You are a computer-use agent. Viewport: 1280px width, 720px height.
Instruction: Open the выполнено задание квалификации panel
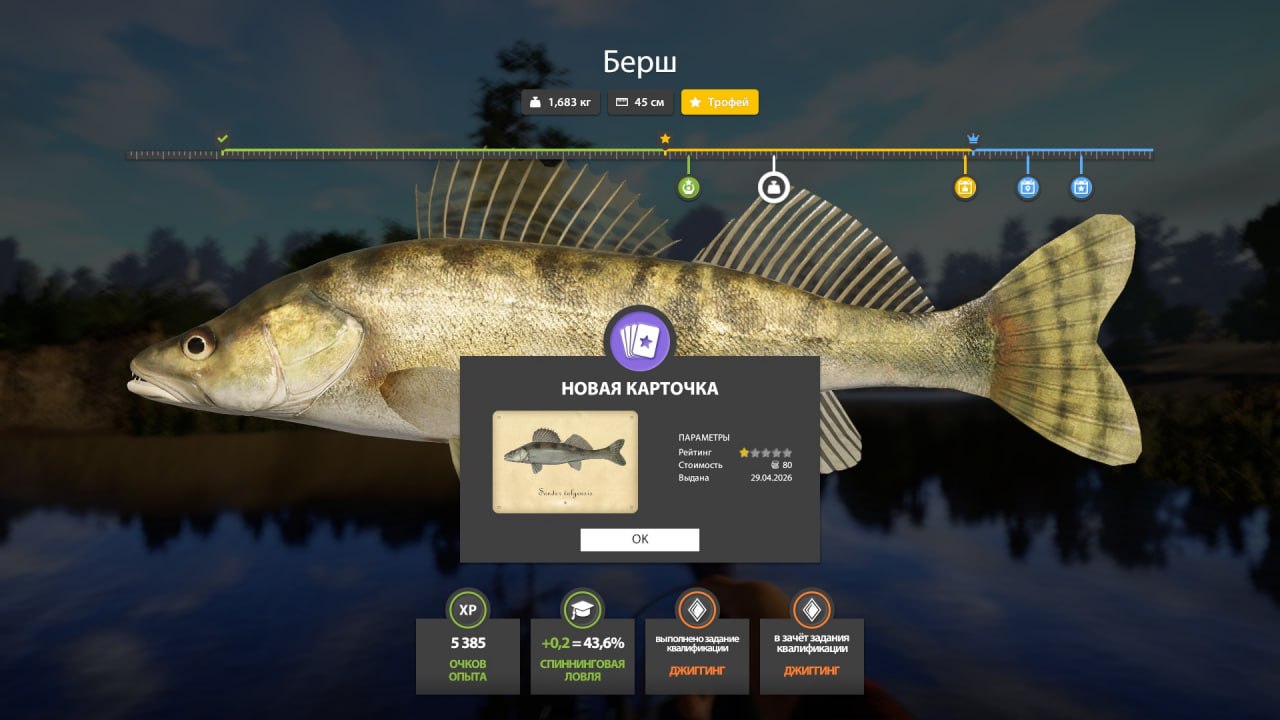(x=697, y=655)
